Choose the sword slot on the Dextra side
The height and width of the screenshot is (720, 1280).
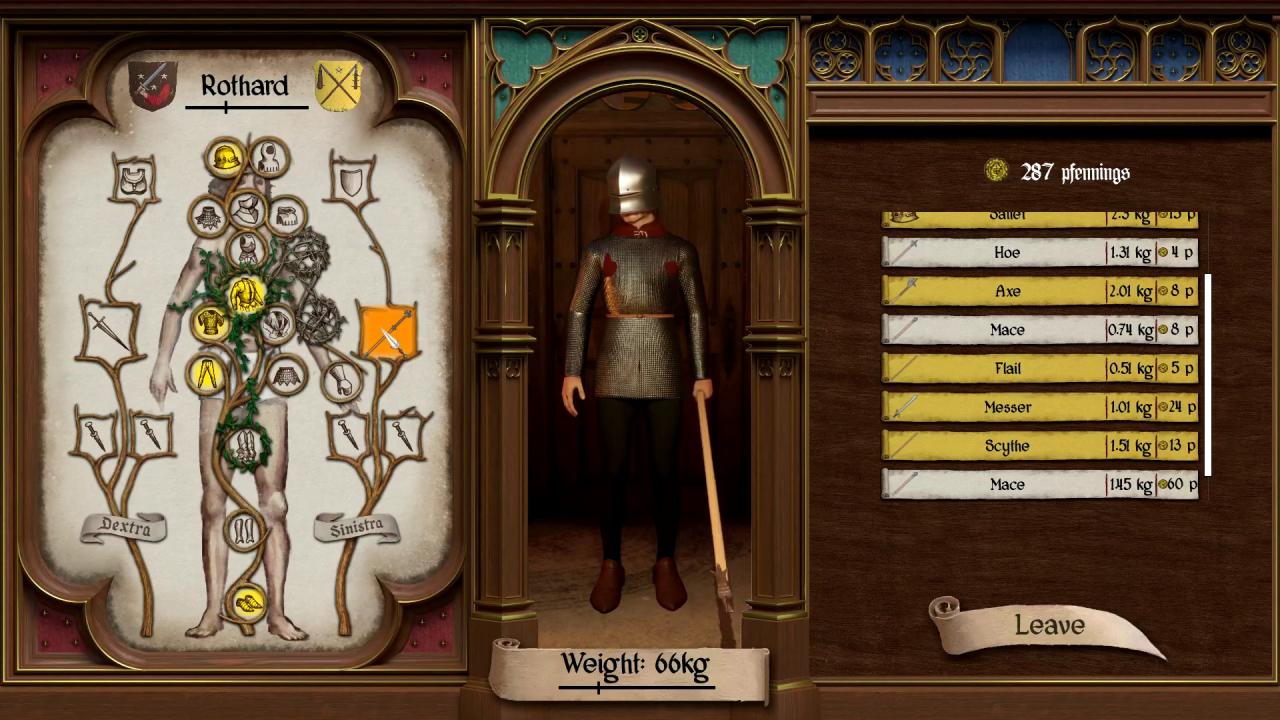107,328
